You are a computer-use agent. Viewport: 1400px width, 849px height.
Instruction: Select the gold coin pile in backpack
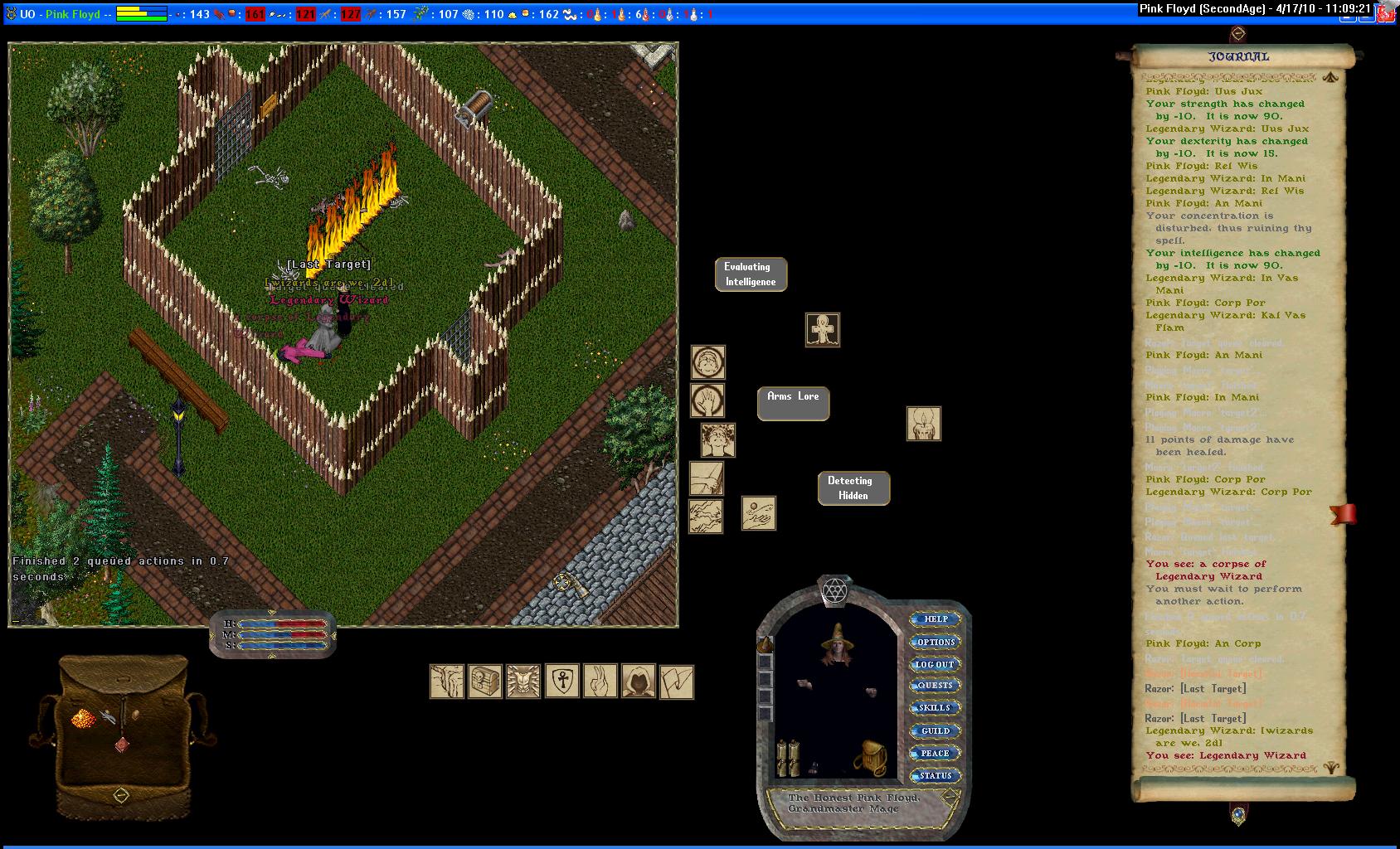point(84,718)
